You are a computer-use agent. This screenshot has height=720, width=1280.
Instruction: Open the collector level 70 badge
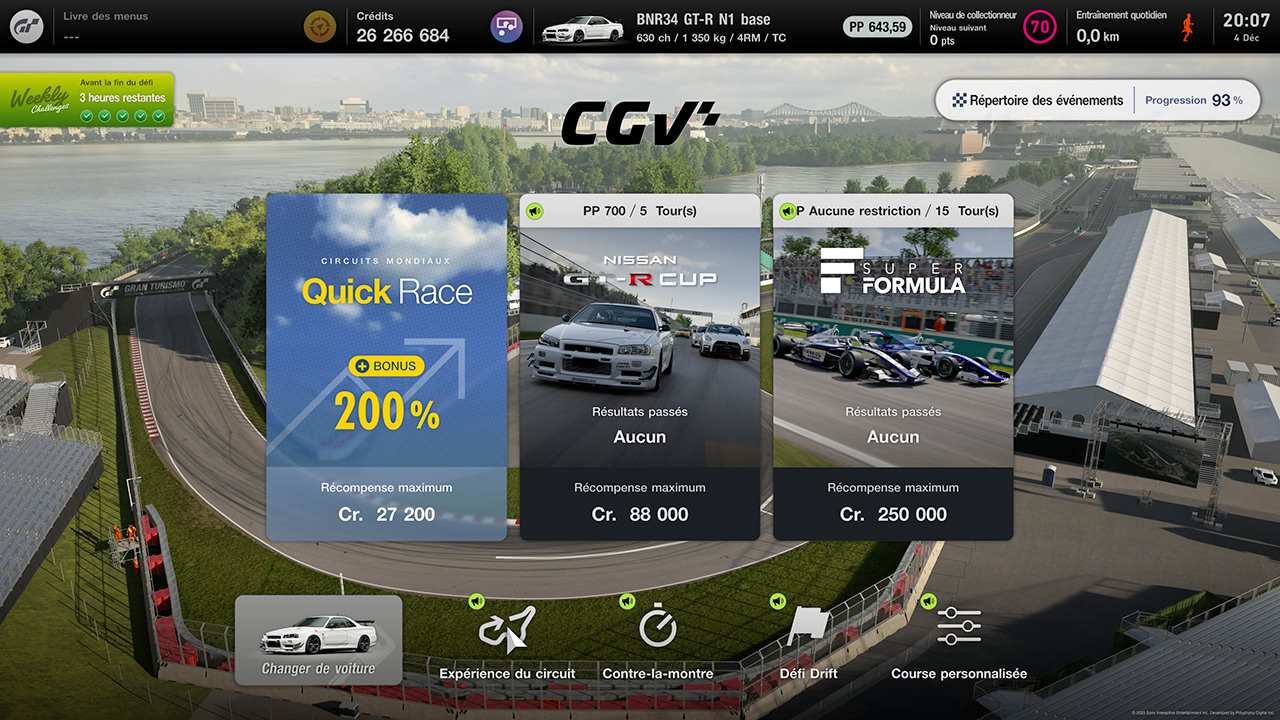click(x=1040, y=27)
